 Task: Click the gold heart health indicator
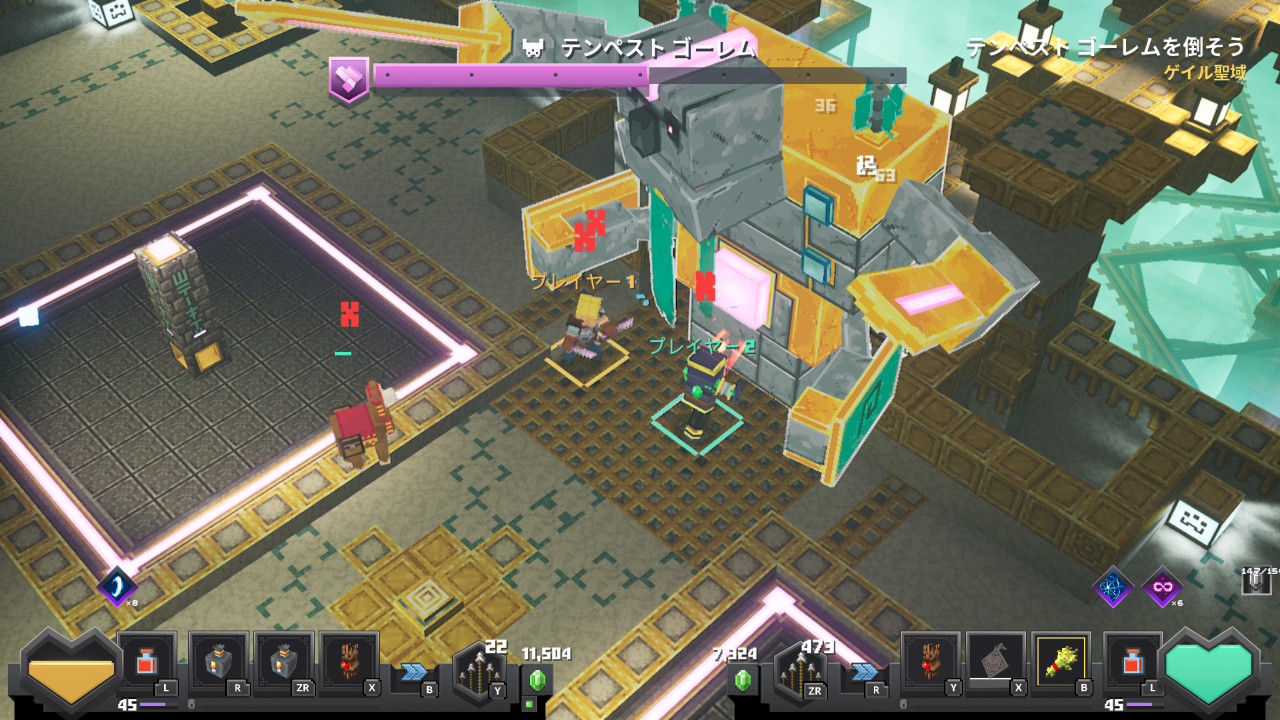tap(70, 672)
